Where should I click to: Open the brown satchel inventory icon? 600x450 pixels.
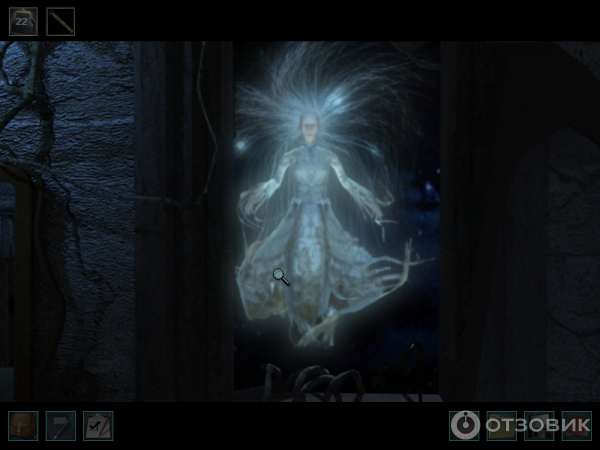click(23, 426)
